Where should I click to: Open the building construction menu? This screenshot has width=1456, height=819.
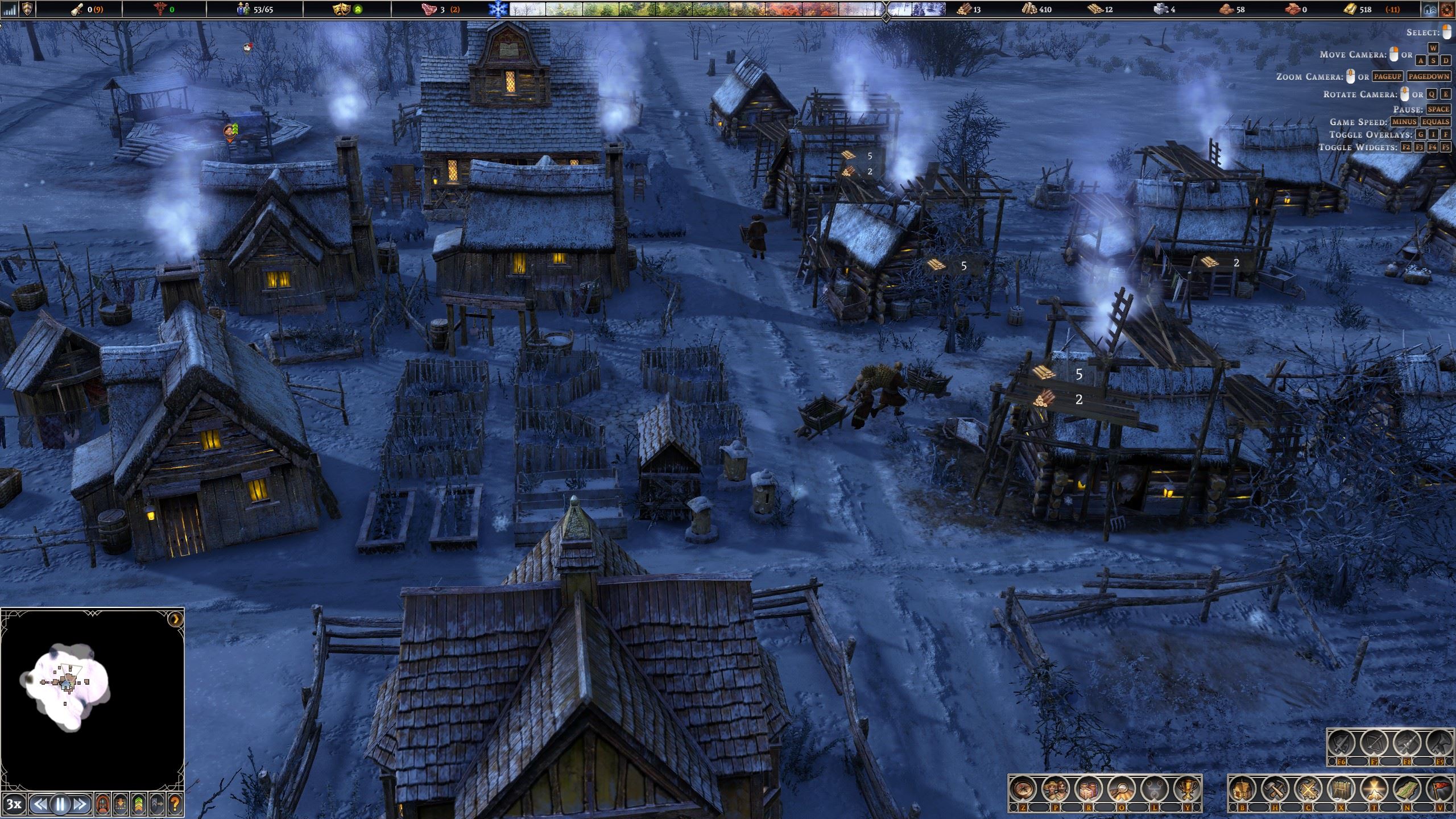[x=1243, y=789]
